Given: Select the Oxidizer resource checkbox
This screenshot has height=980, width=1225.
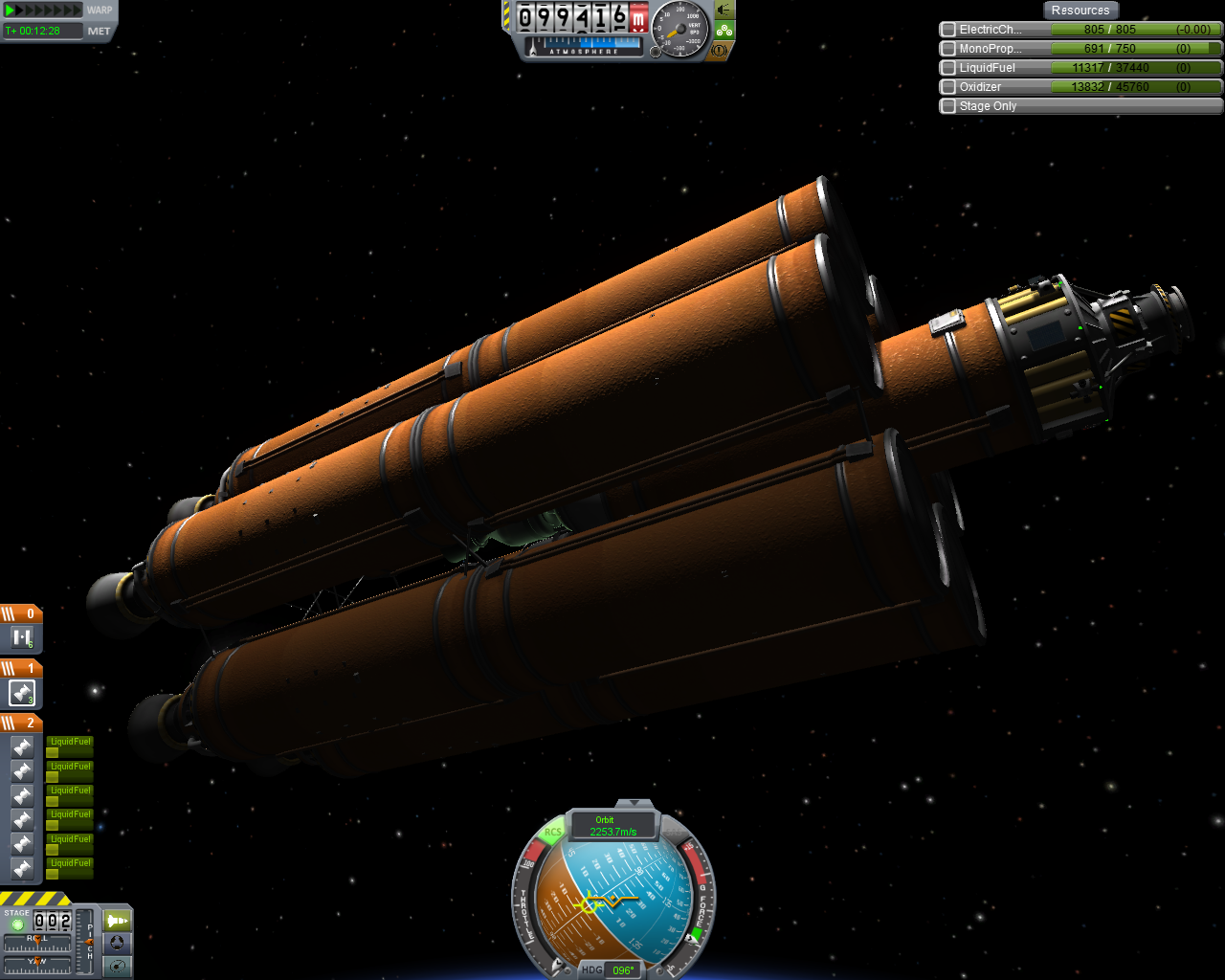Looking at the screenshot, I should 948,87.
